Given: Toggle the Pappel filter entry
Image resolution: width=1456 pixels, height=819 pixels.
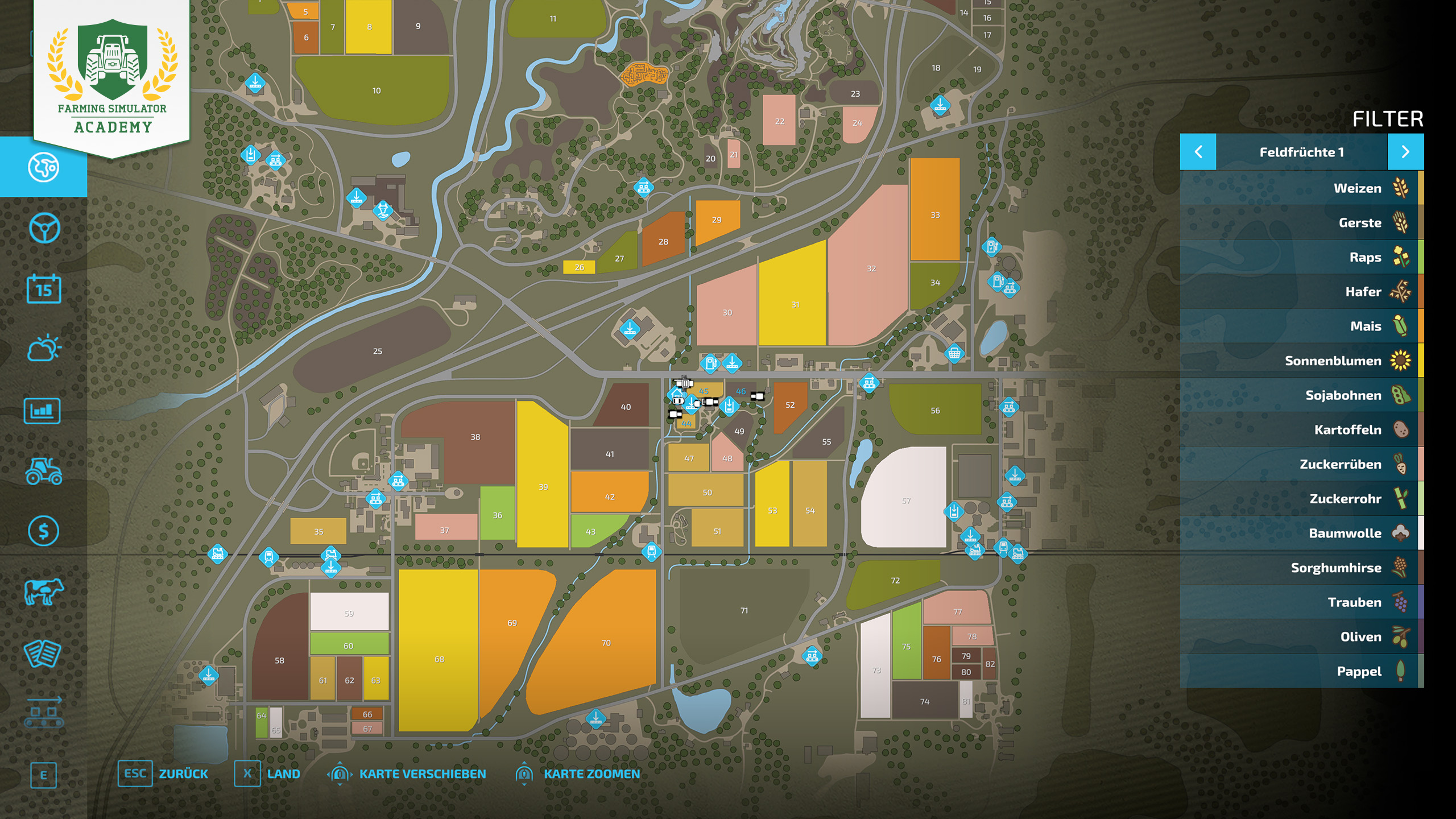Looking at the screenshot, I should [x=1301, y=672].
